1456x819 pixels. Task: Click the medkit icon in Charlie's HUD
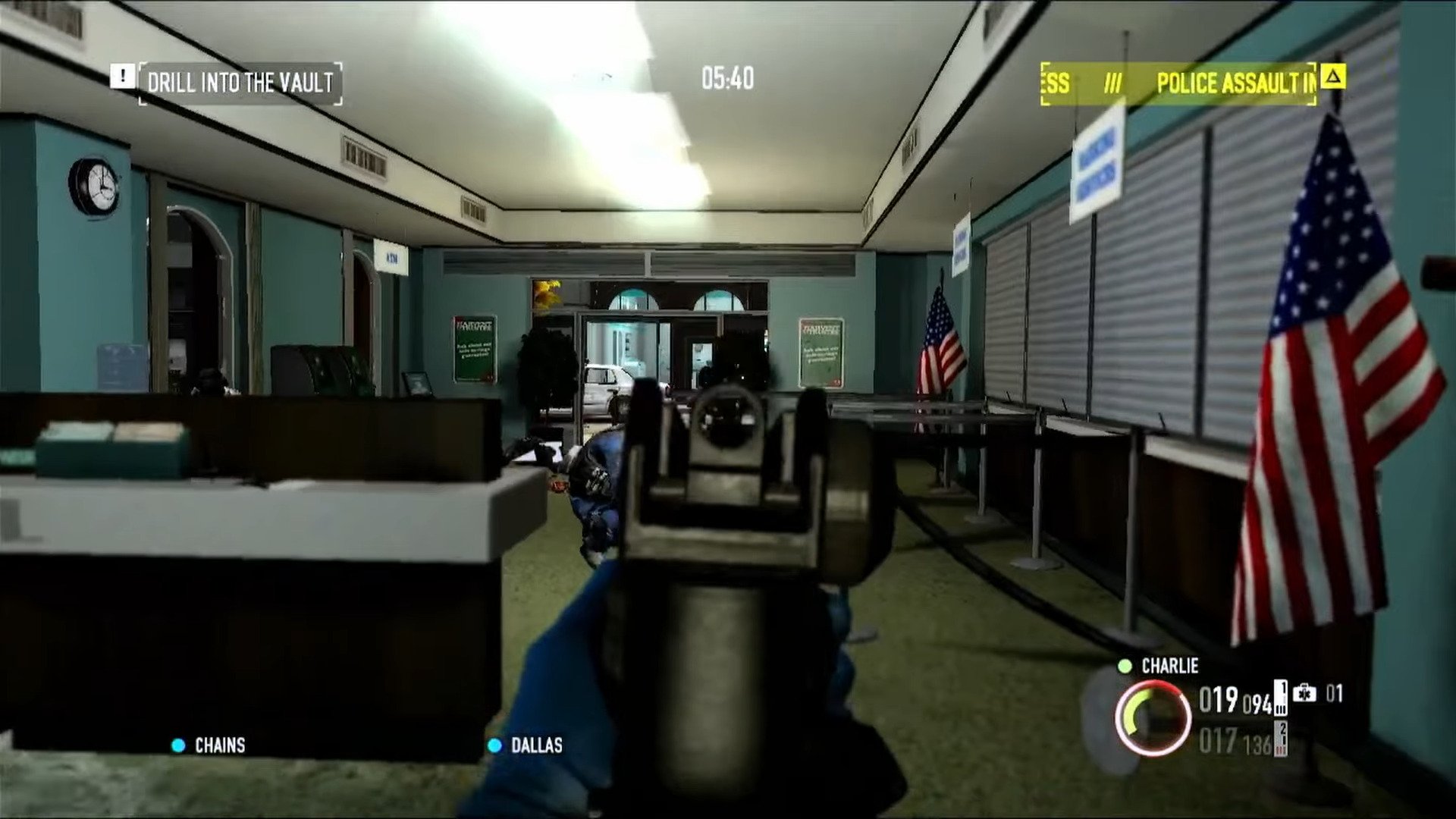tap(1306, 695)
